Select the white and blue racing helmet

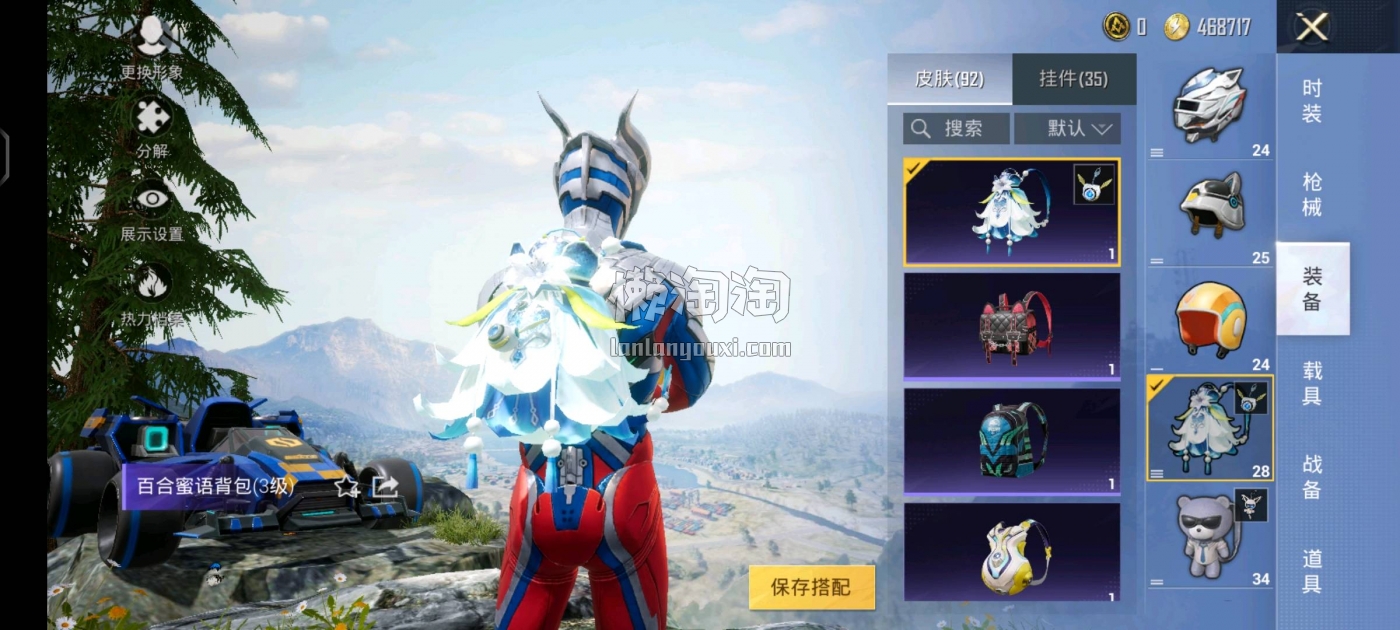coord(1209,105)
